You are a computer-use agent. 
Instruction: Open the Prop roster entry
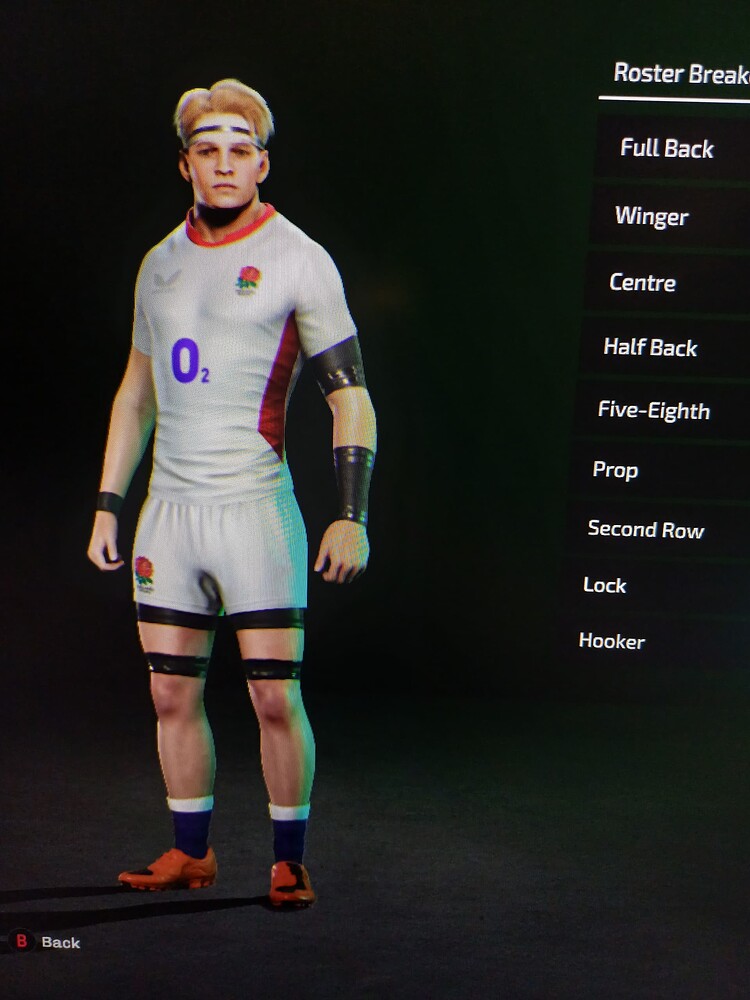pyautogui.click(x=615, y=470)
